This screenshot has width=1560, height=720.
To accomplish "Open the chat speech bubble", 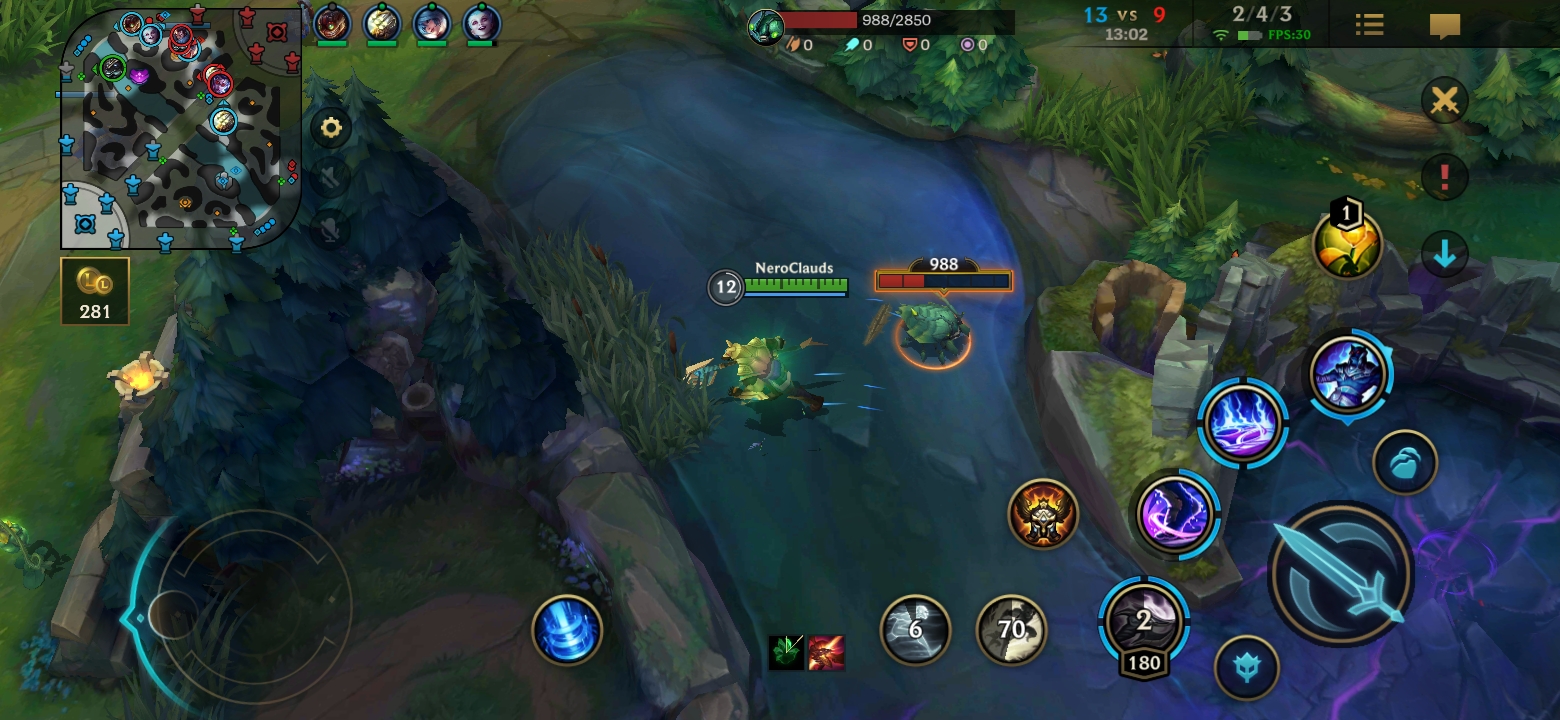I will [x=1445, y=25].
